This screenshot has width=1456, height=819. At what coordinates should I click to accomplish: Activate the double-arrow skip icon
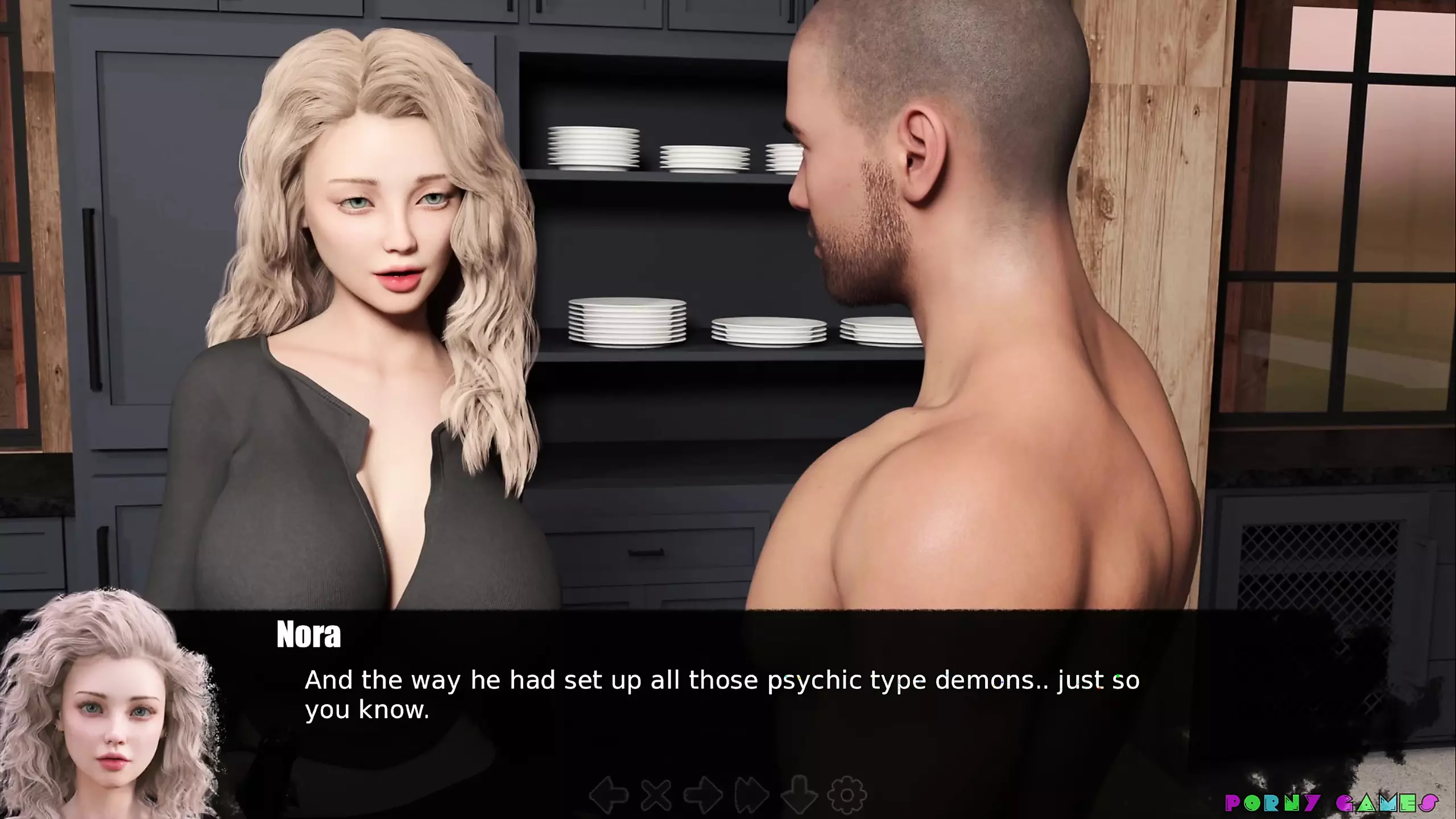(751, 794)
